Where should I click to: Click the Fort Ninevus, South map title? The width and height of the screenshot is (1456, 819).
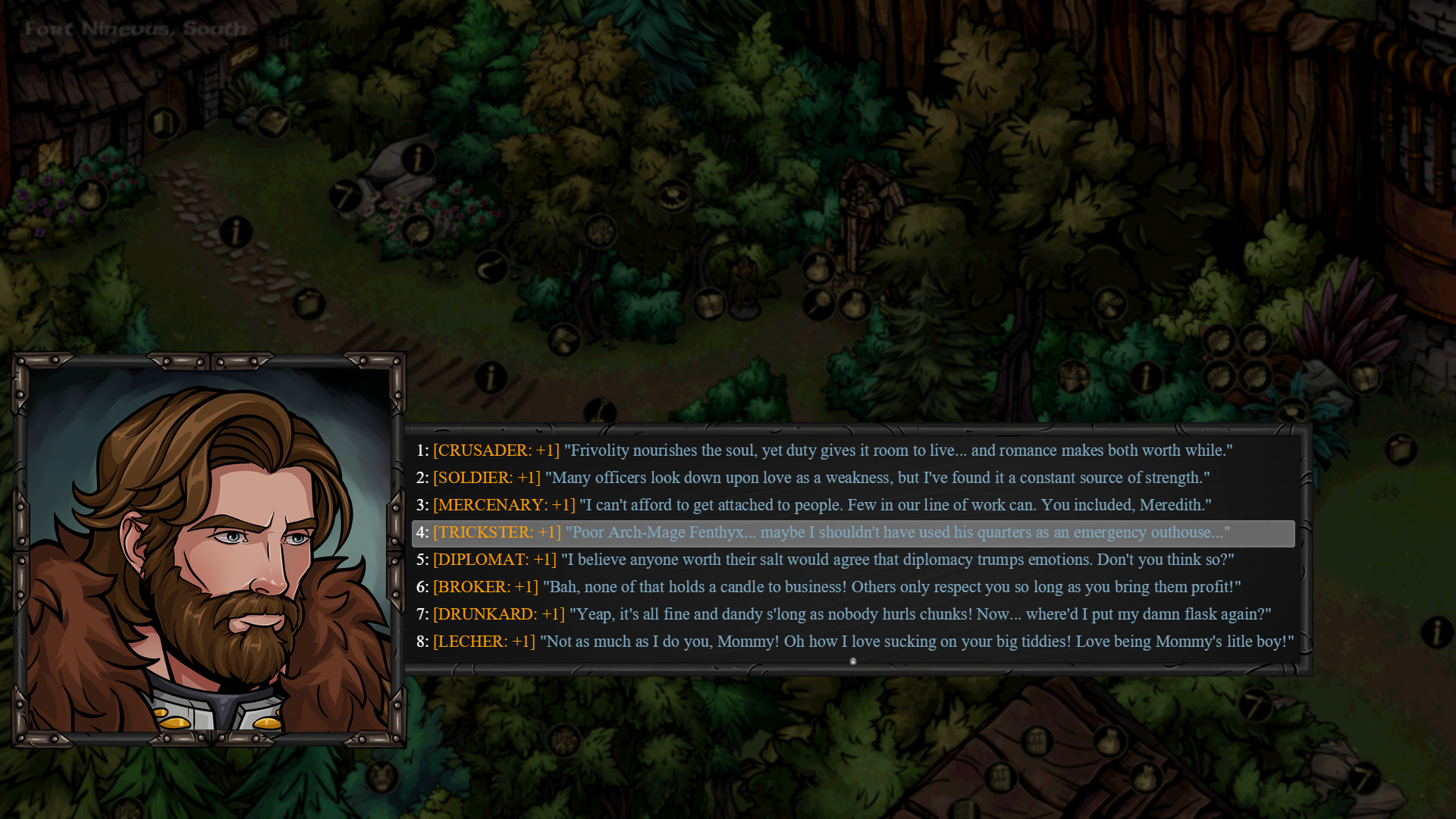click(134, 27)
